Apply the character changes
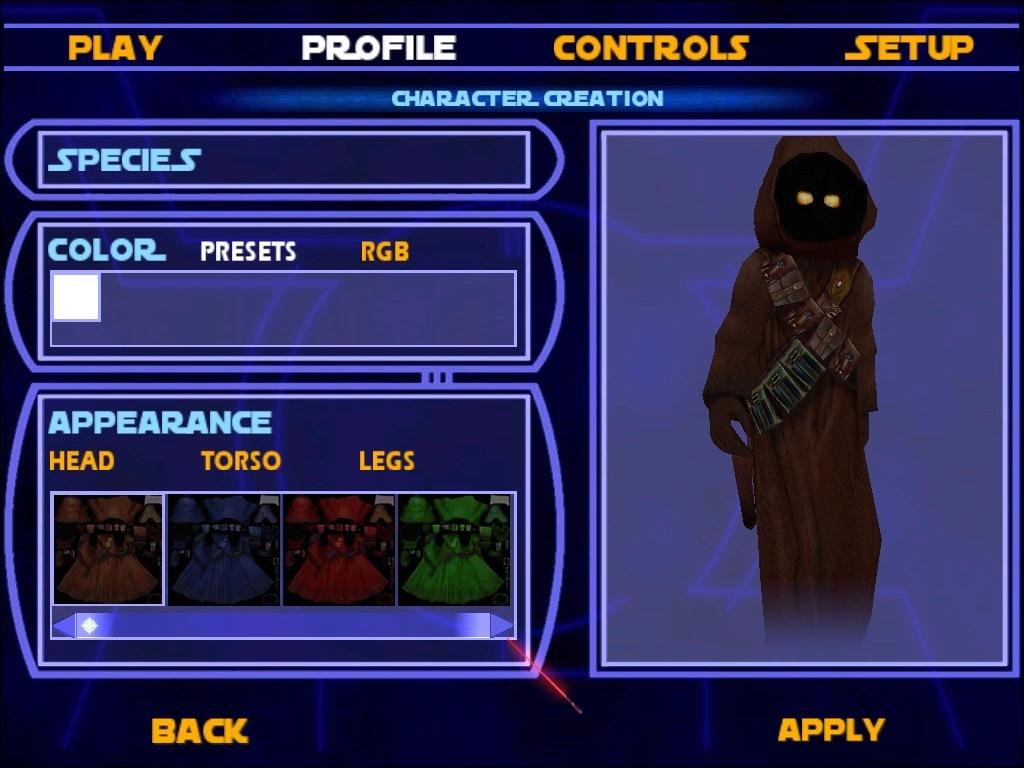Image resolution: width=1024 pixels, height=768 pixels. (x=831, y=729)
